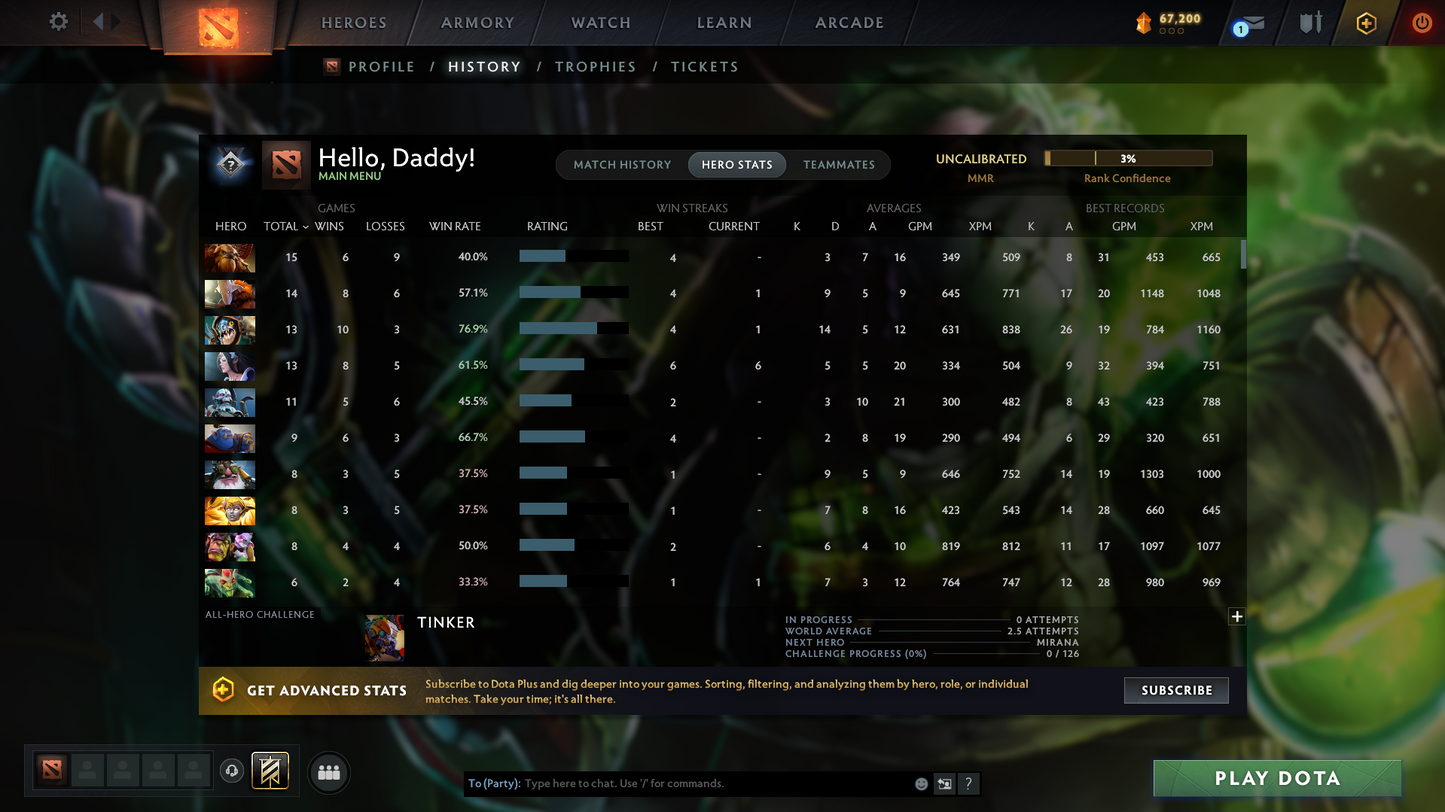Open Dota Plus via hexagonal plus icon
Viewport: 1445px width, 812px height.
(1366, 22)
